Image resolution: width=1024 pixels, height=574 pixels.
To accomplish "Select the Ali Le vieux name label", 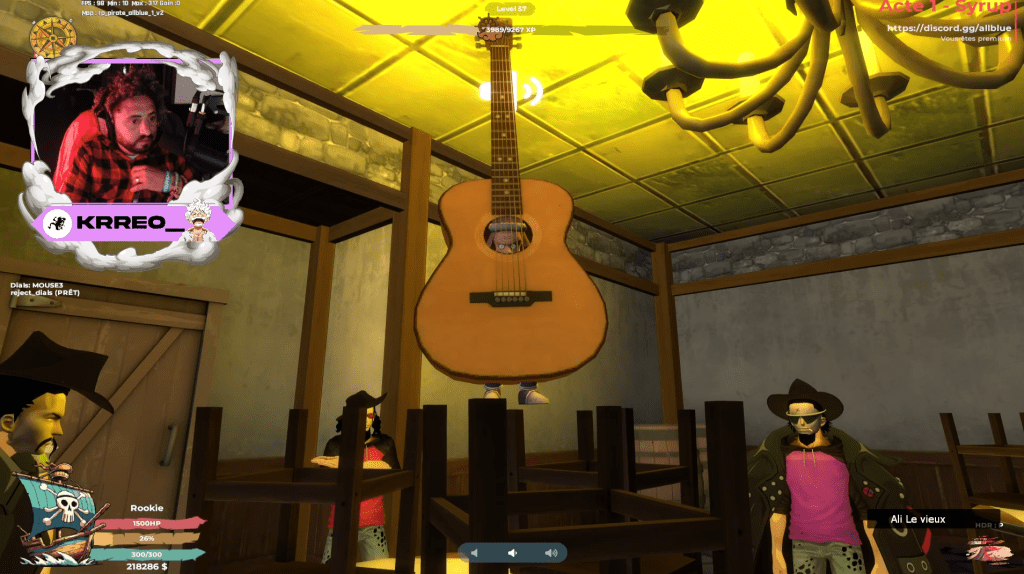I will pos(917,518).
